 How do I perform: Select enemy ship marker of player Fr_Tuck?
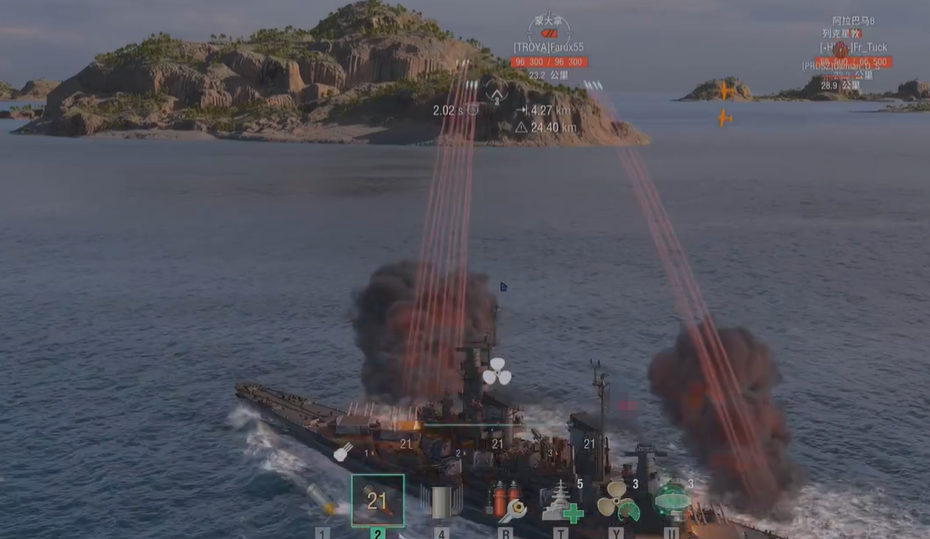tap(840, 48)
